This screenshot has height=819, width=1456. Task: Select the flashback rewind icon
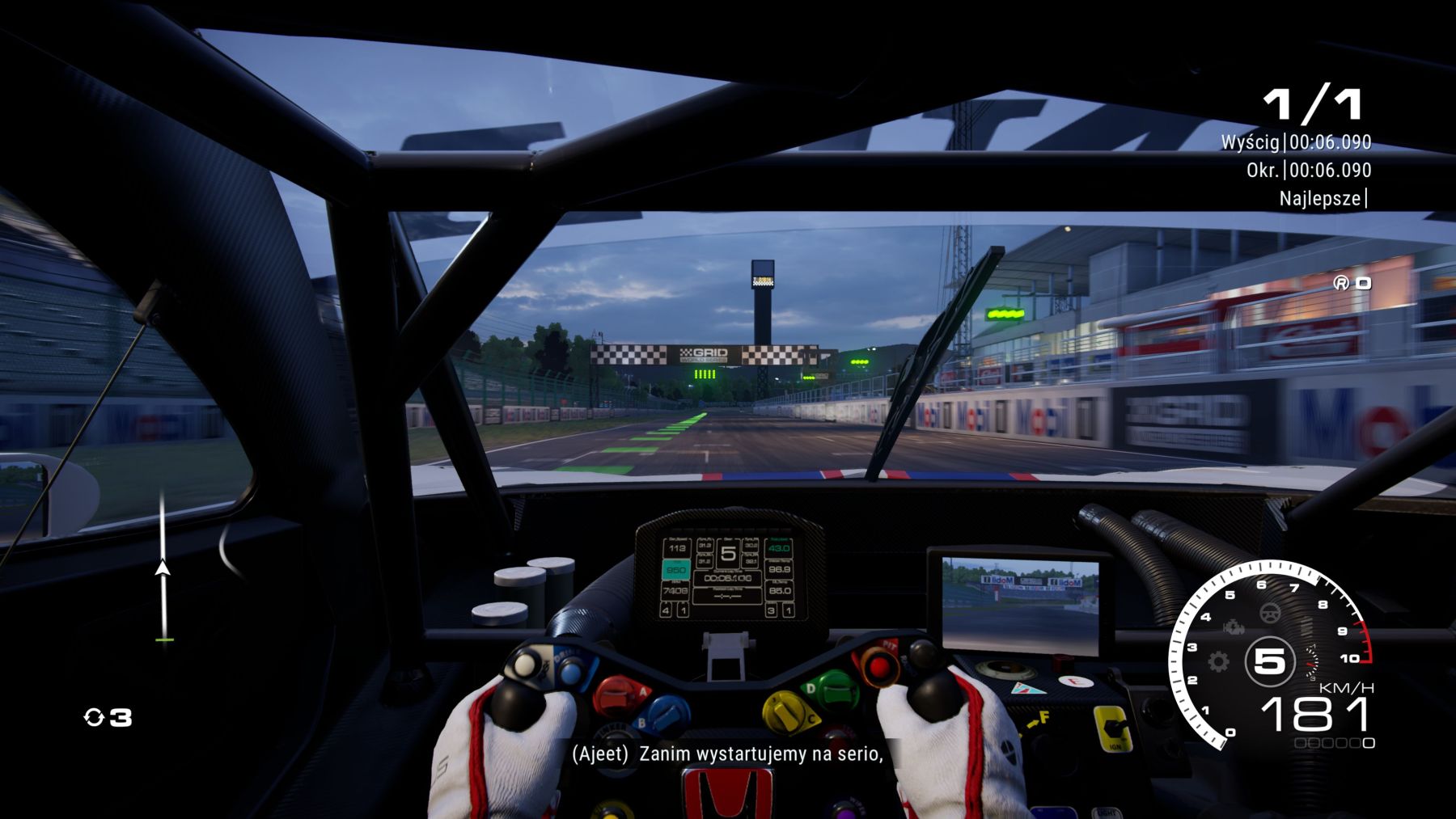coord(94,717)
